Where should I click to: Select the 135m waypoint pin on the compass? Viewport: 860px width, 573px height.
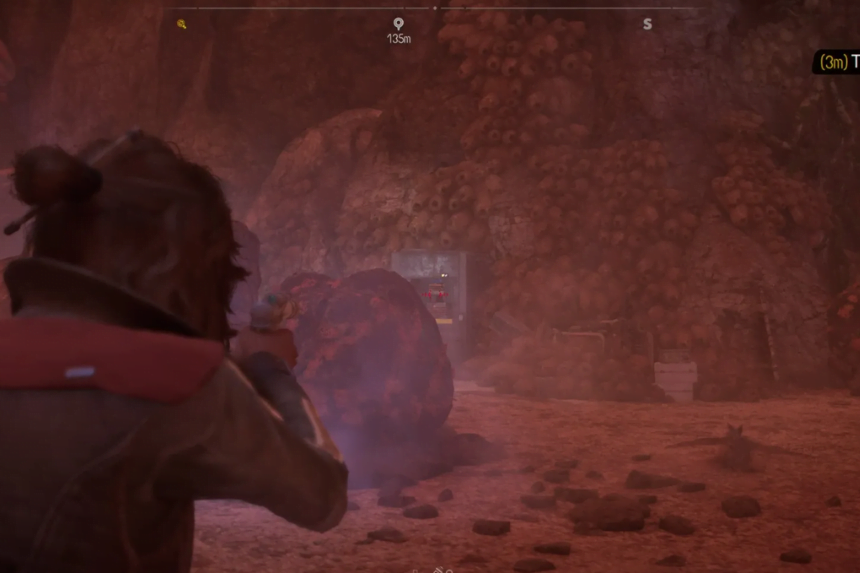[x=398, y=24]
